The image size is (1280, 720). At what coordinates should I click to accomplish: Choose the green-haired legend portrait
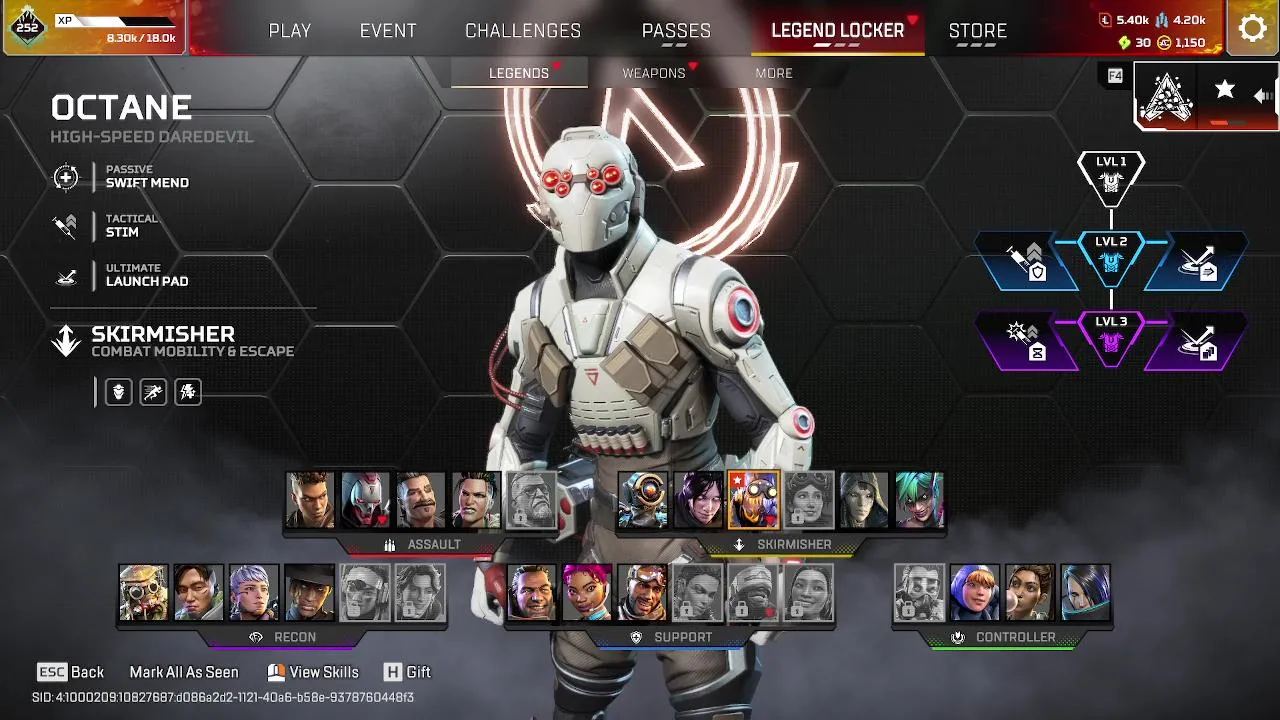point(919,500)
